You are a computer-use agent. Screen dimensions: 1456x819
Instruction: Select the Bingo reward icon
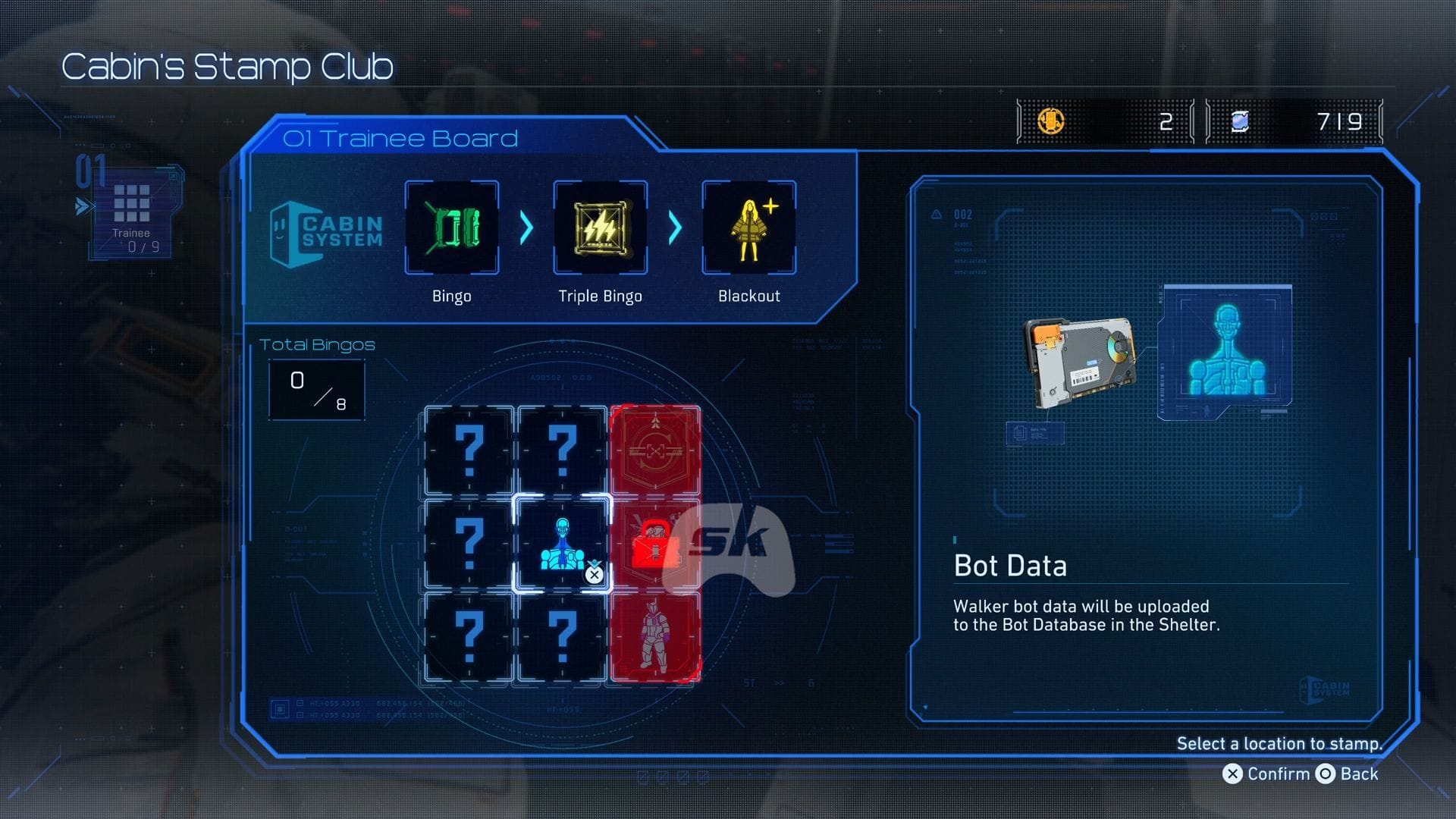click(x=452, y=227)
